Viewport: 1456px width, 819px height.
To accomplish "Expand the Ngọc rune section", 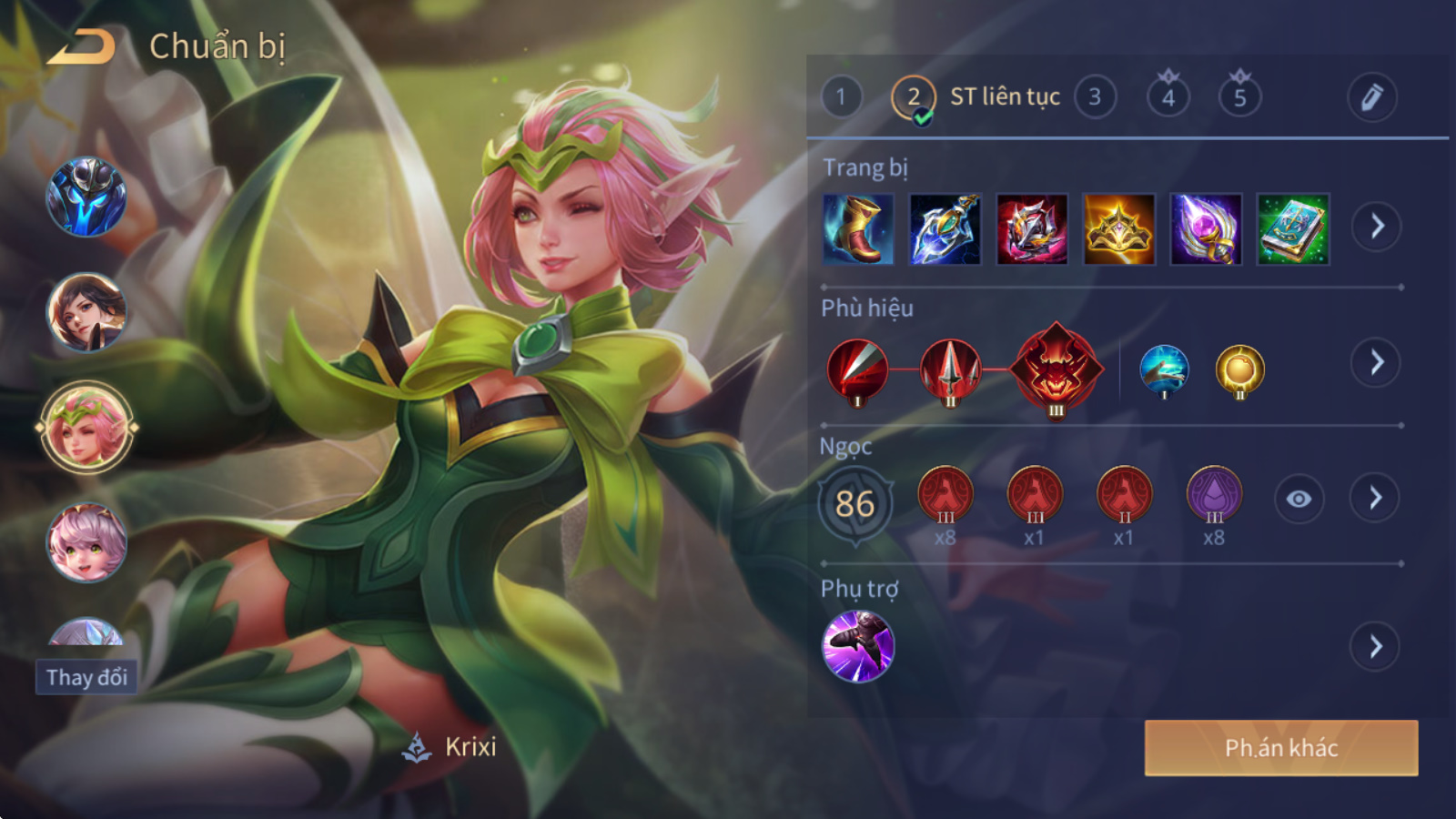I will pos(1375,498).
